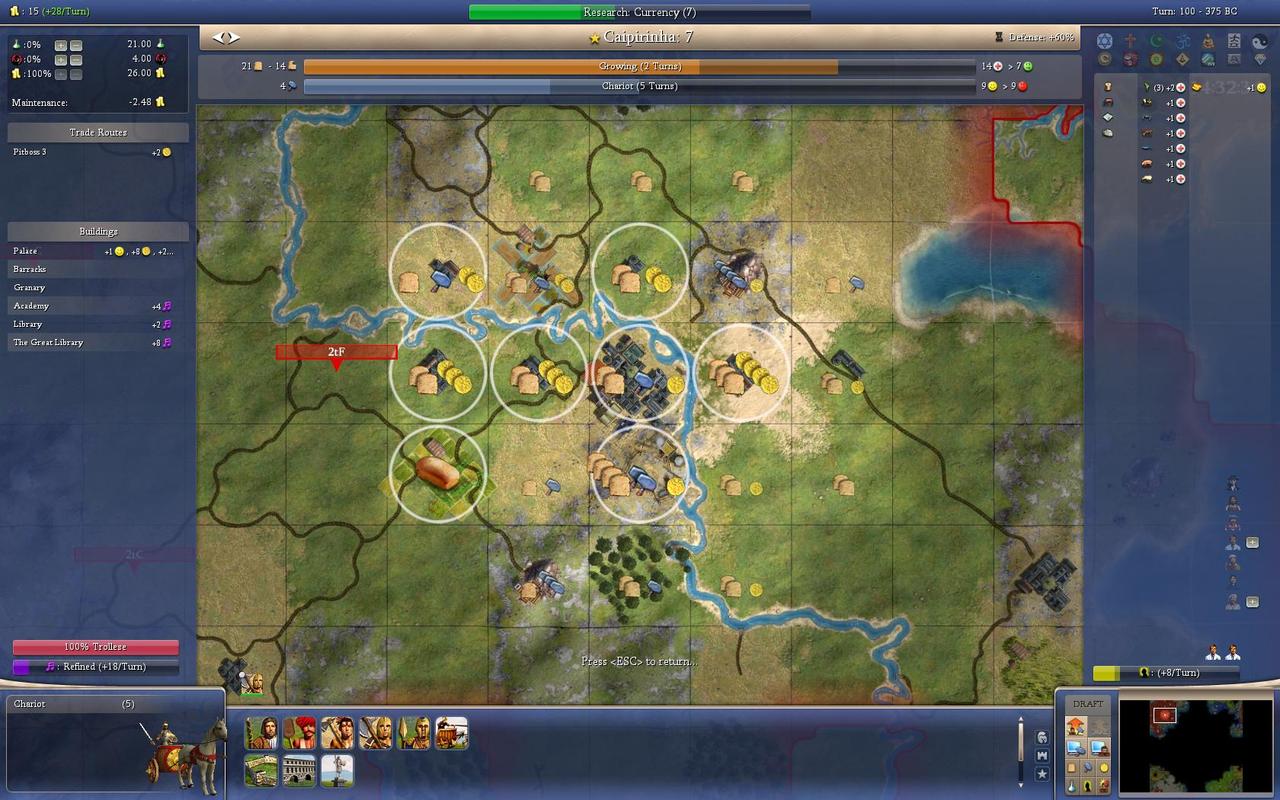The width and height of the screenshot is (1280, 800).
Task: Pick the spear-holding soldier build icon
Action: pos(413,733)
